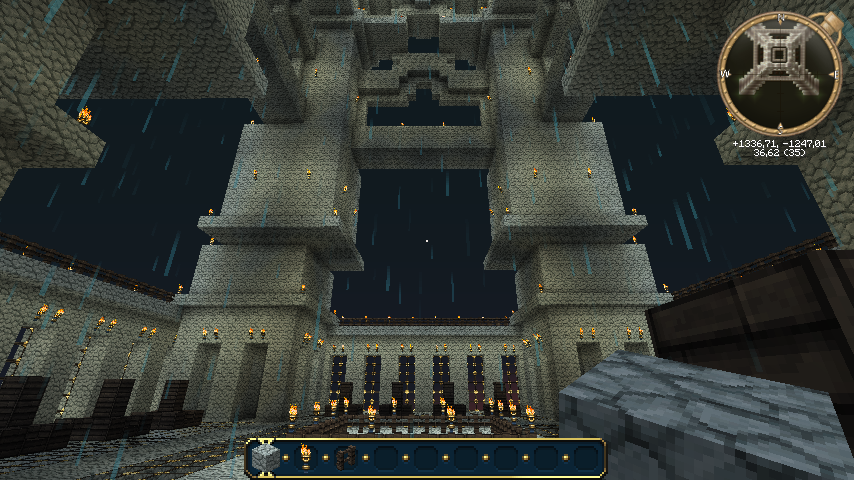Select the torch hotbar slot
Image resolution: width=854 pixels, height=480 pixels.
(305, 458)
